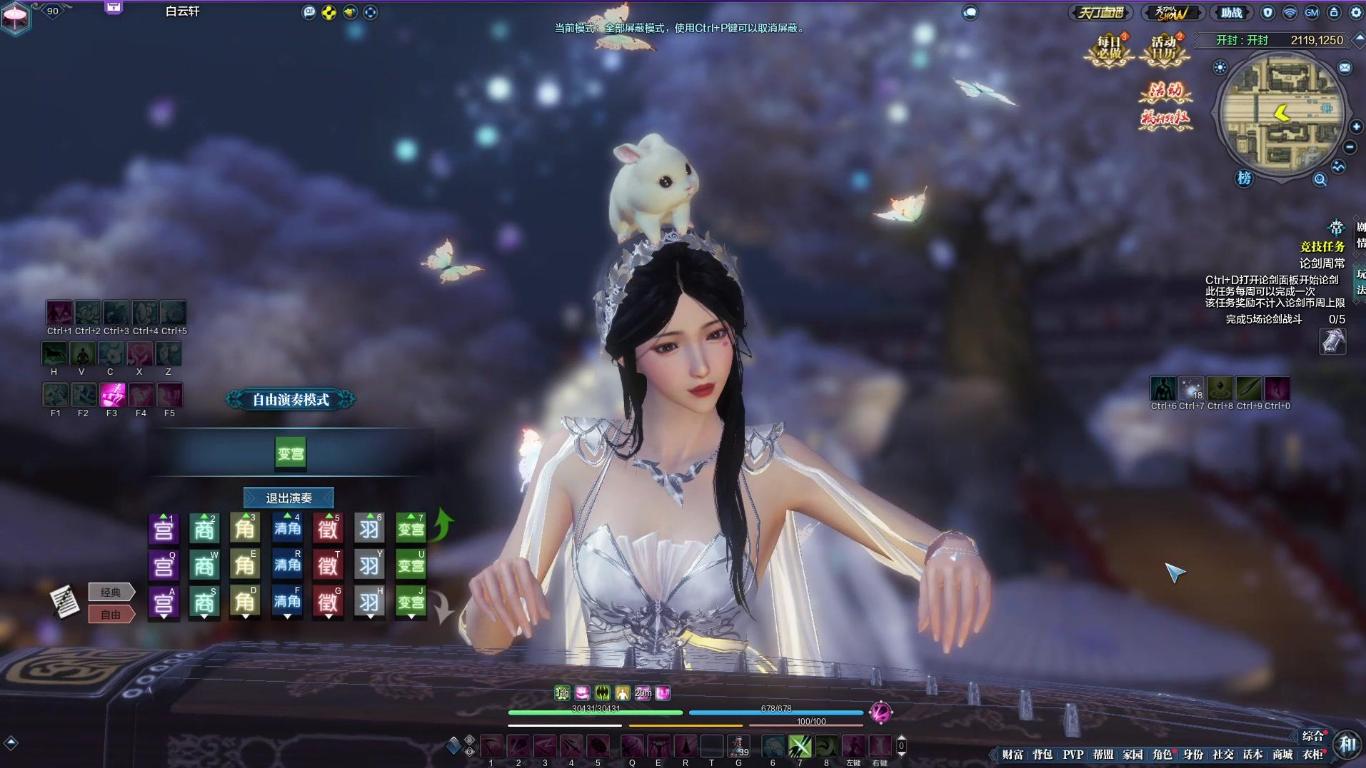Play the high 徵 note labeled 5

[328, 528]
